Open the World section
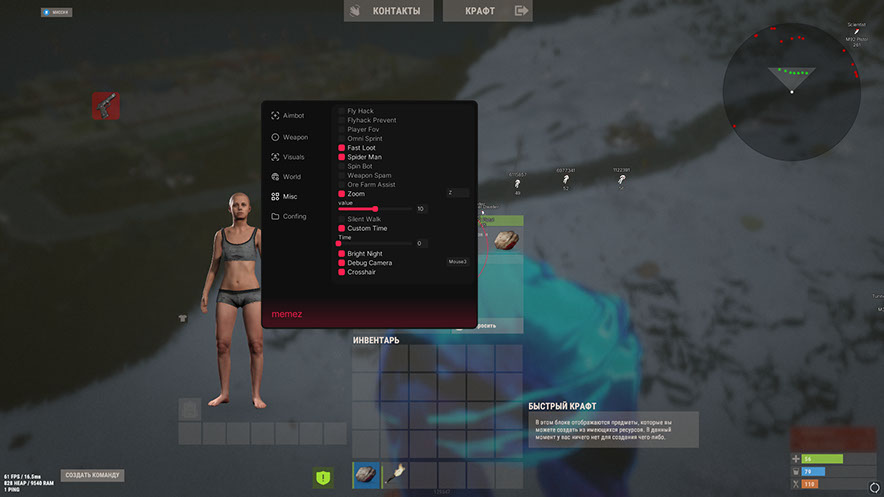The height and width of the screenshot is (497, 884). (291, 177)
